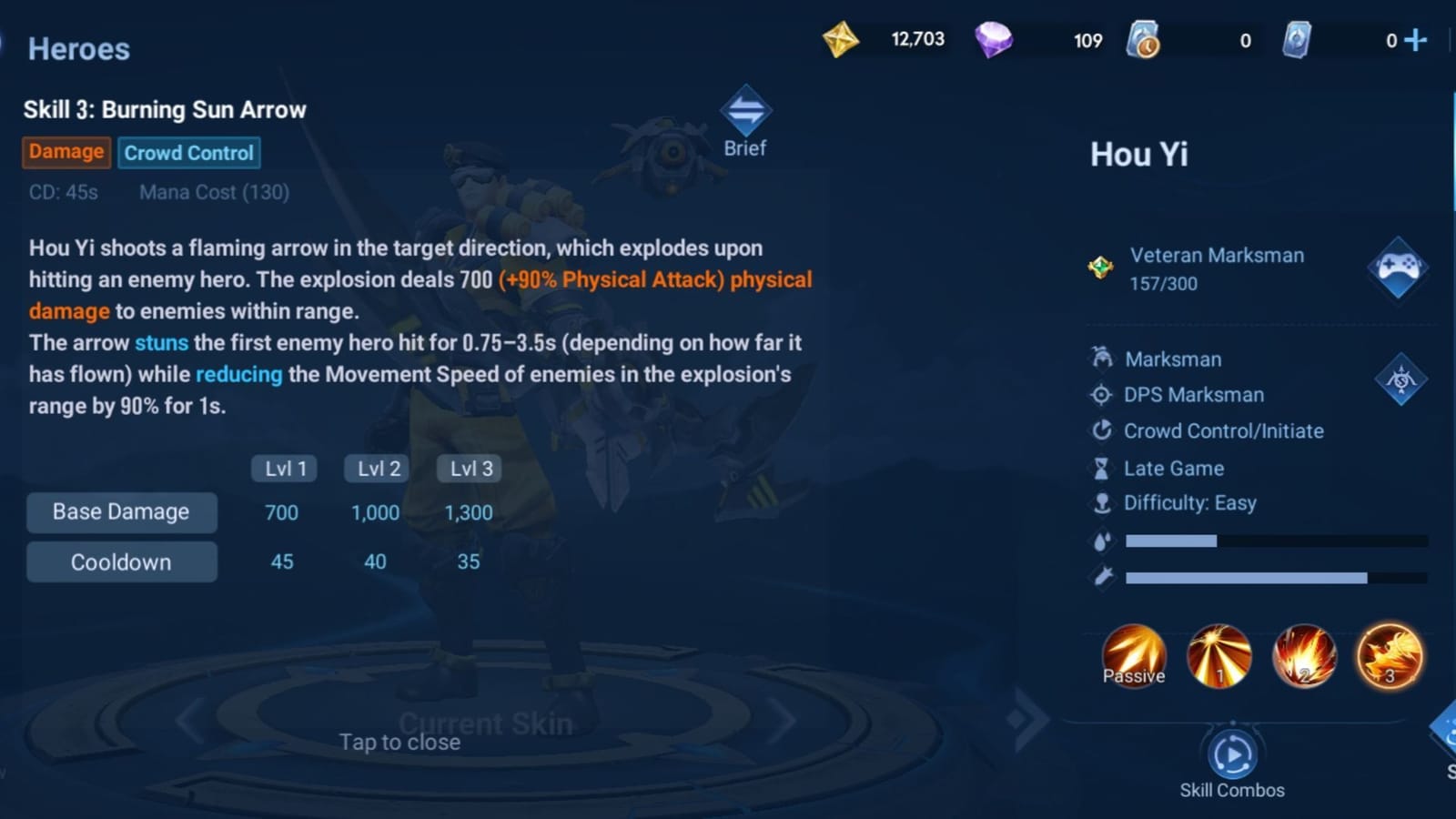Toggle the Damage skill tag
The width and height of the screenshot is (1456, 819).
(x=65, y=152)
